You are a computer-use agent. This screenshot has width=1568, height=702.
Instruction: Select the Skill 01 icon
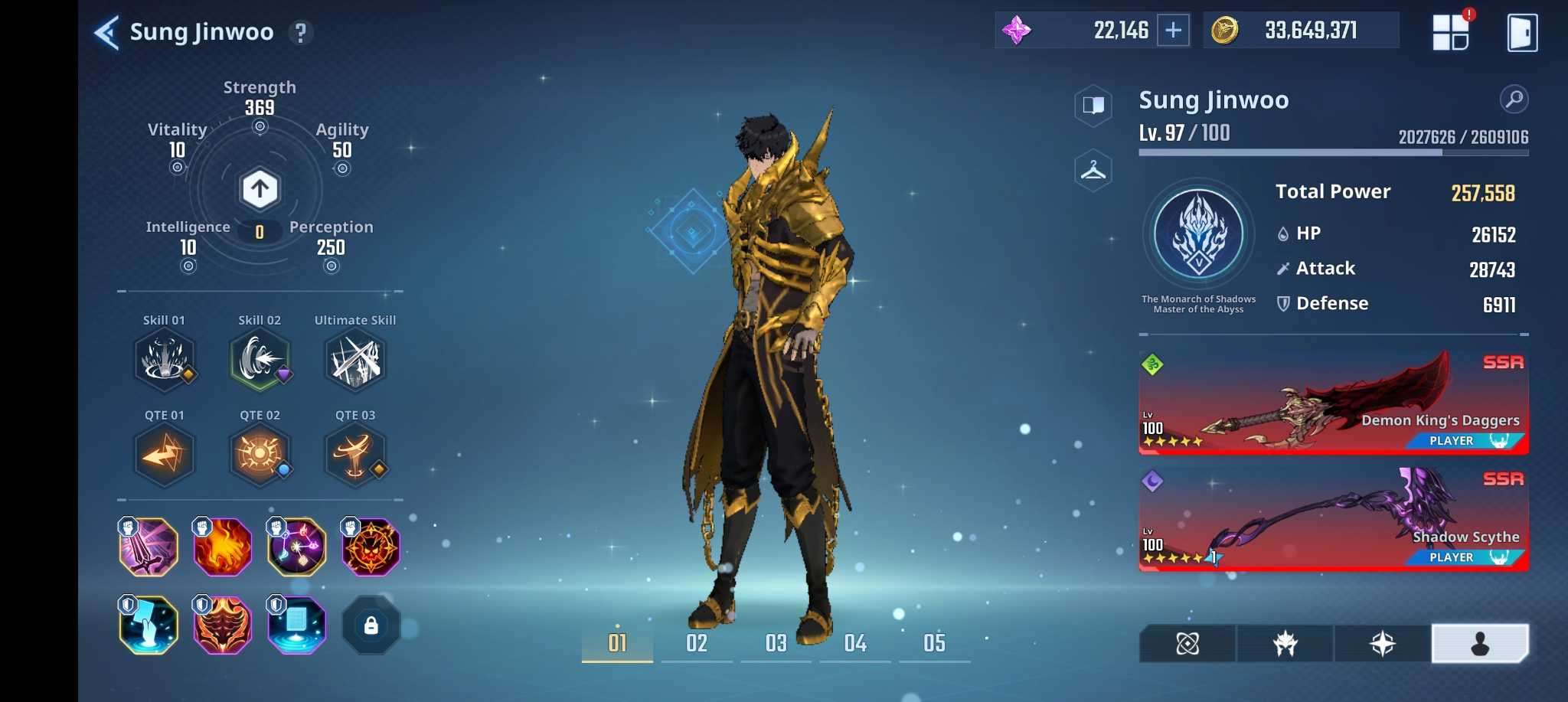click(x=165, y=360)
